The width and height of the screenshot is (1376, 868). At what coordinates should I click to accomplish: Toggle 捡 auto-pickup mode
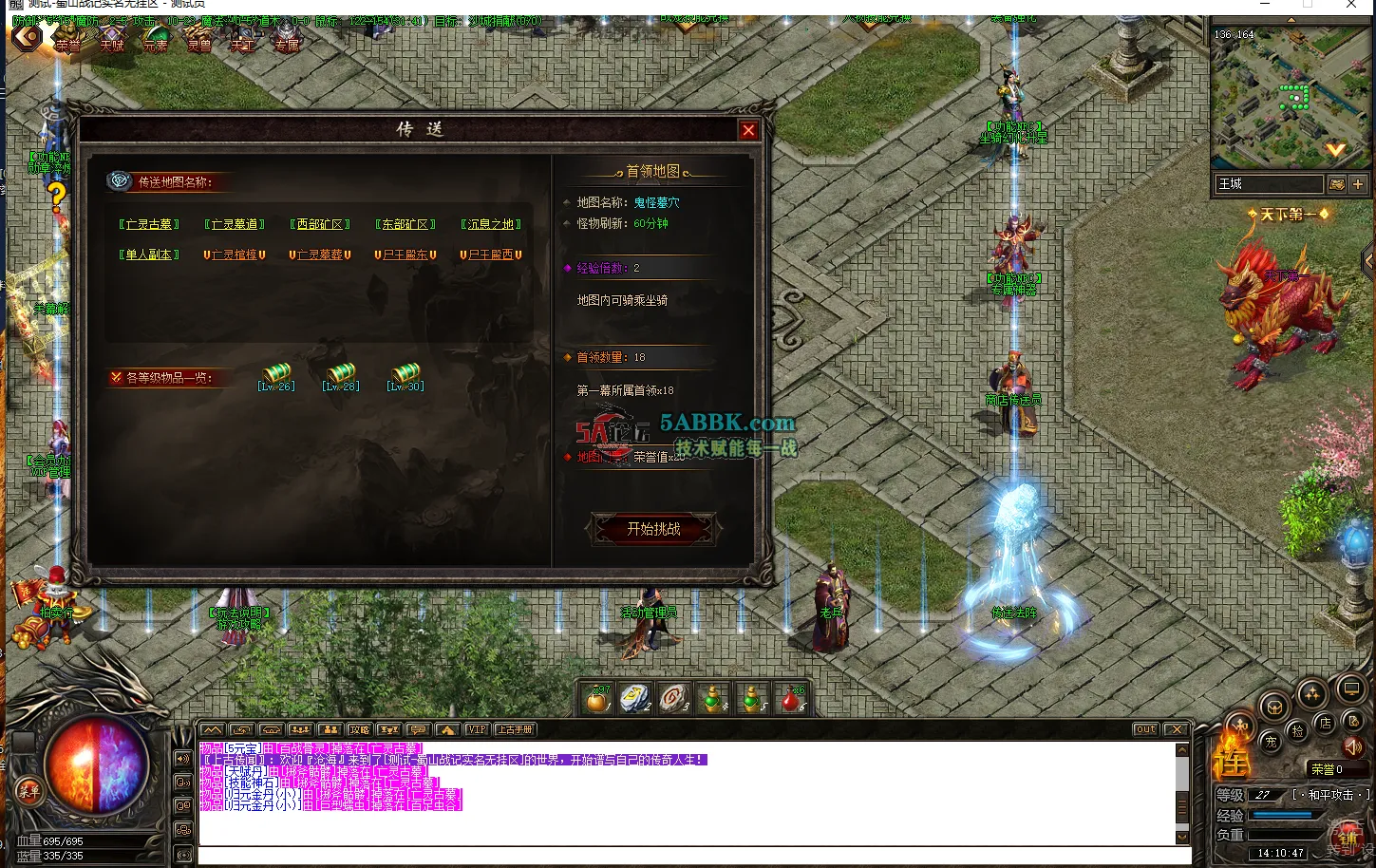[1299, 732]
